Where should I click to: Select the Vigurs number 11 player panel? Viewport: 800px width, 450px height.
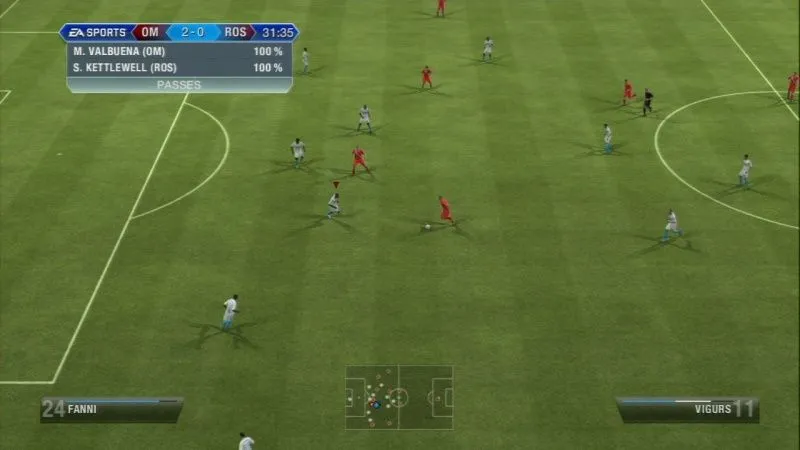coord(687,408)
